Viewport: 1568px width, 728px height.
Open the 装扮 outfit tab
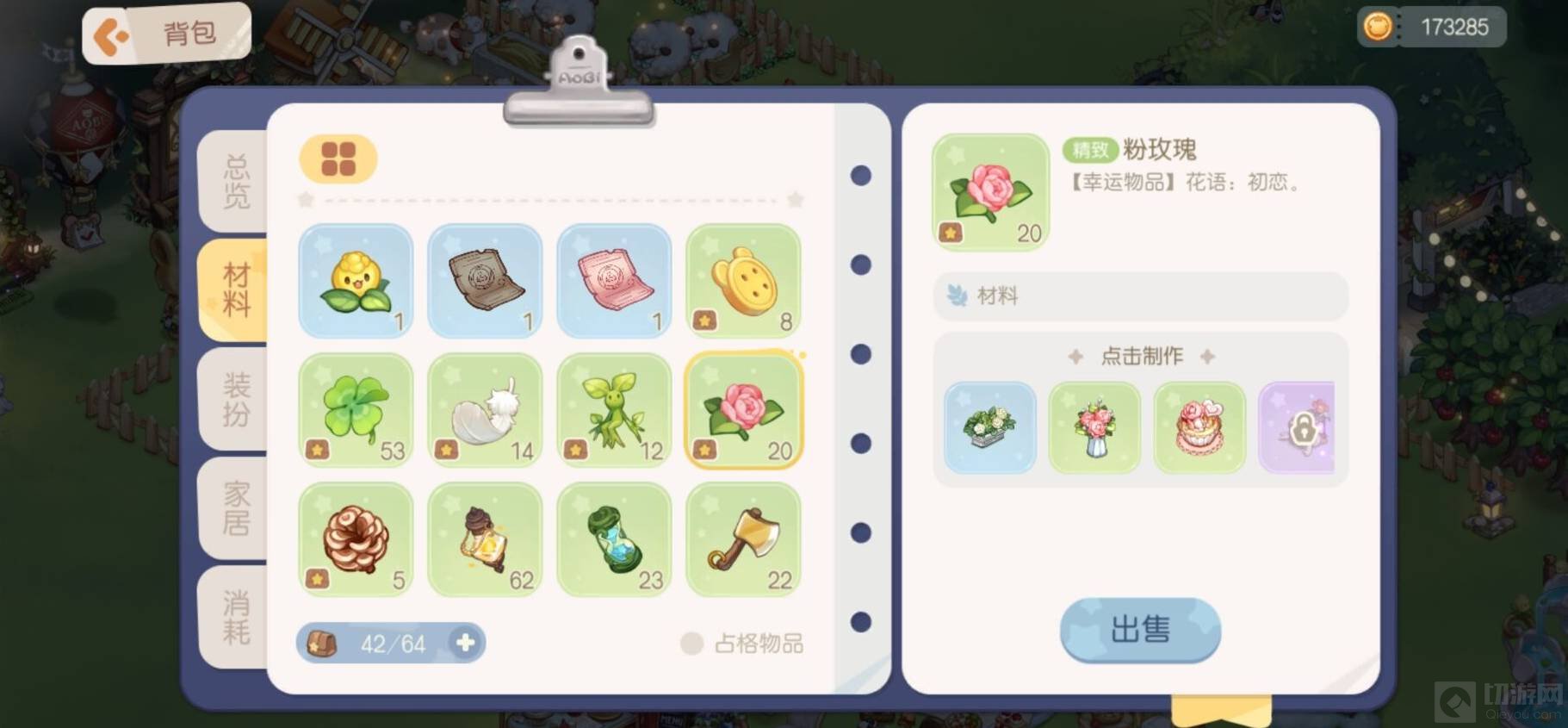coord(235,399)
